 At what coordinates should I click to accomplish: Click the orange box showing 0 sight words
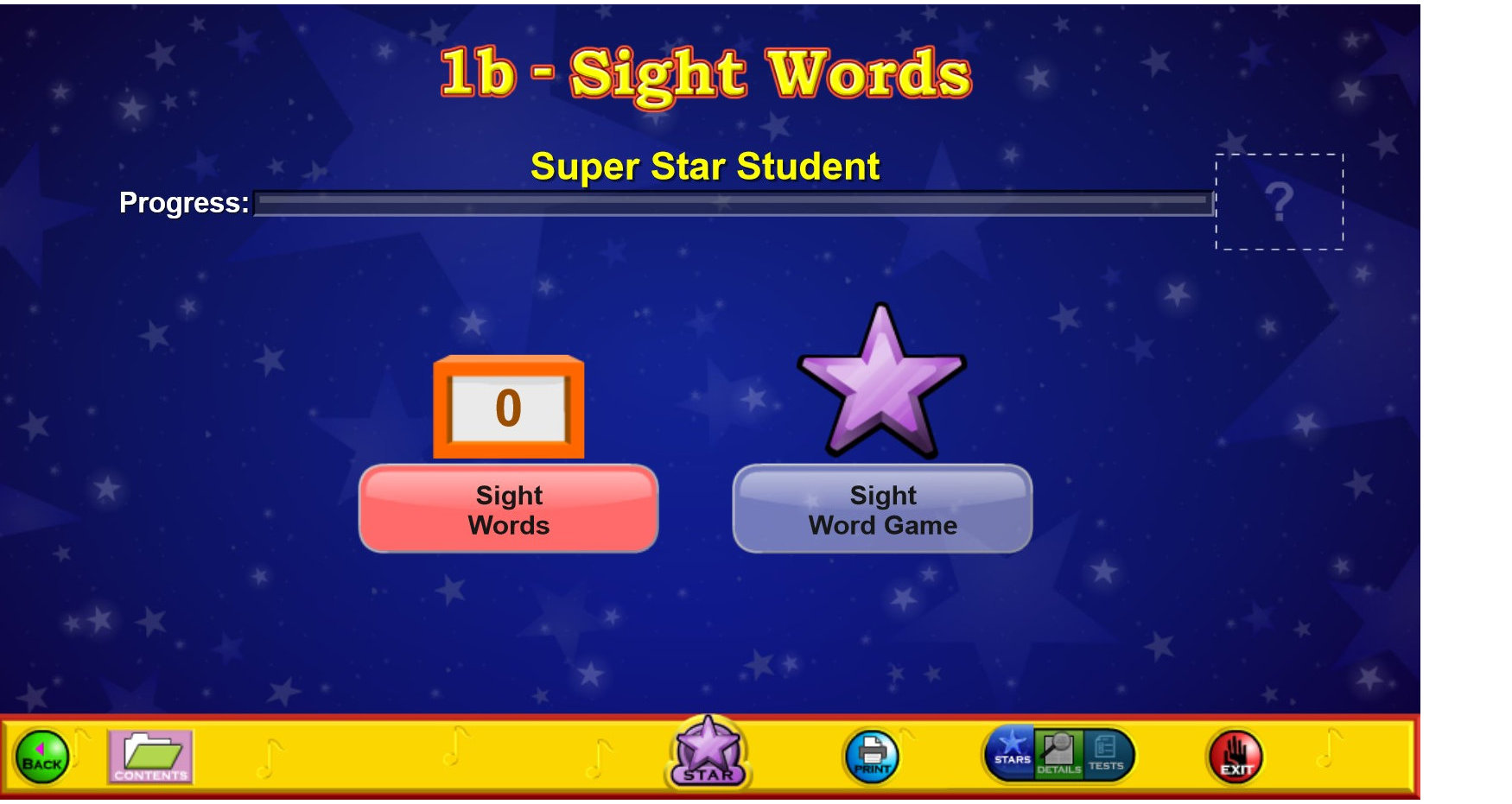[x=508, y=406]
